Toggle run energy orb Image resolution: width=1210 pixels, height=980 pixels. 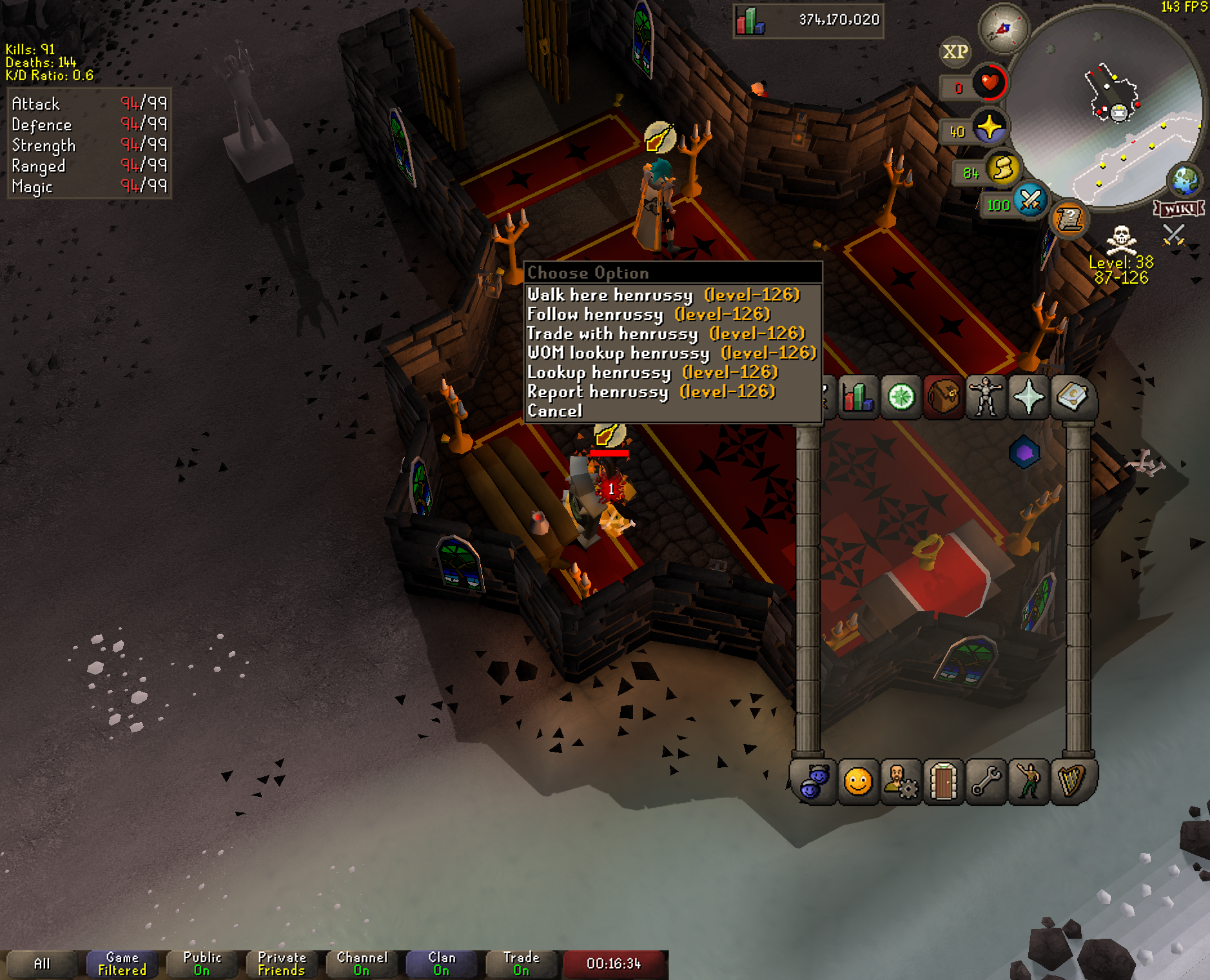click(x=1002, y=170)
